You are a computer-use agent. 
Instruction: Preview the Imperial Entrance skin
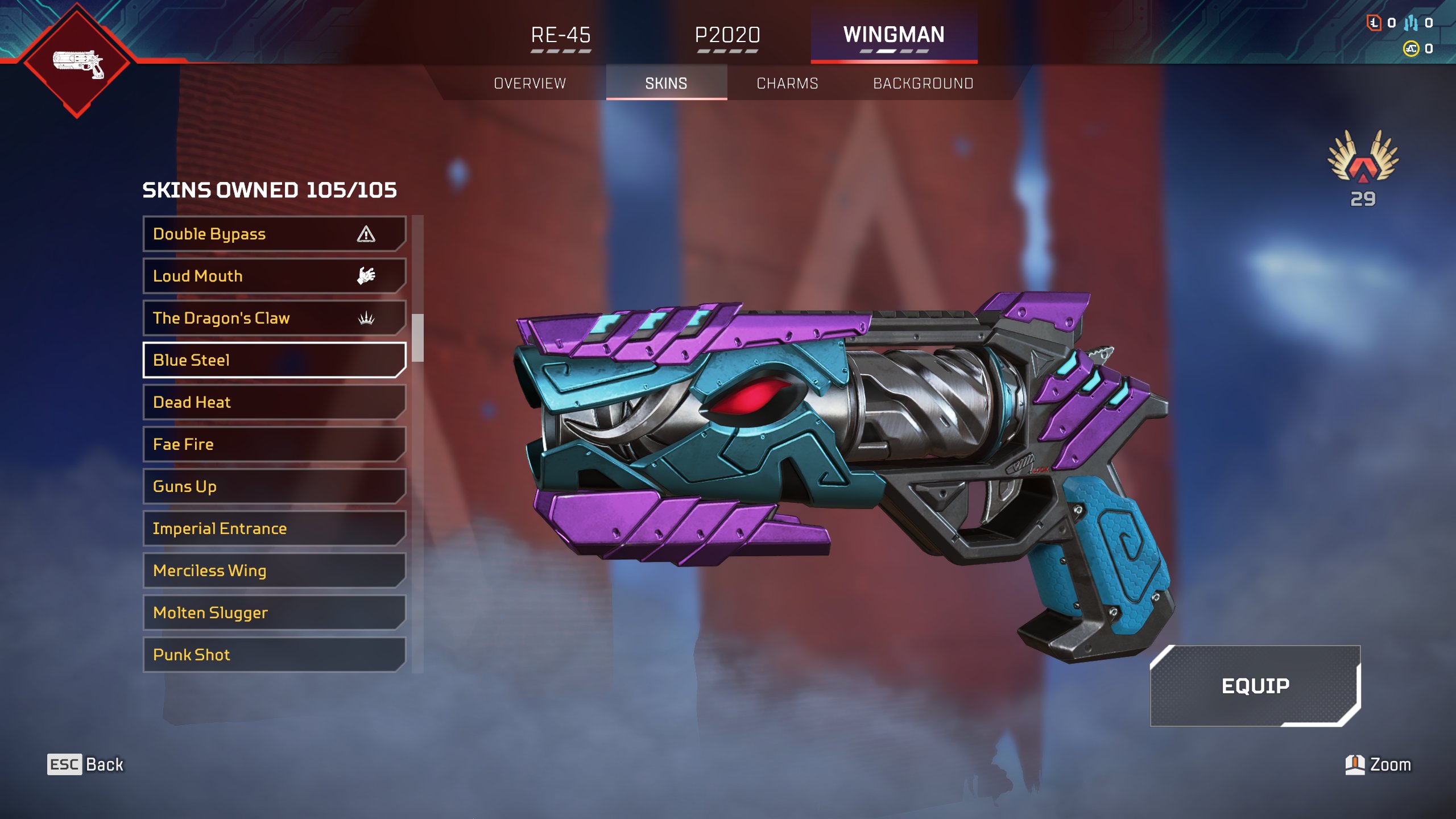point(274,528)
